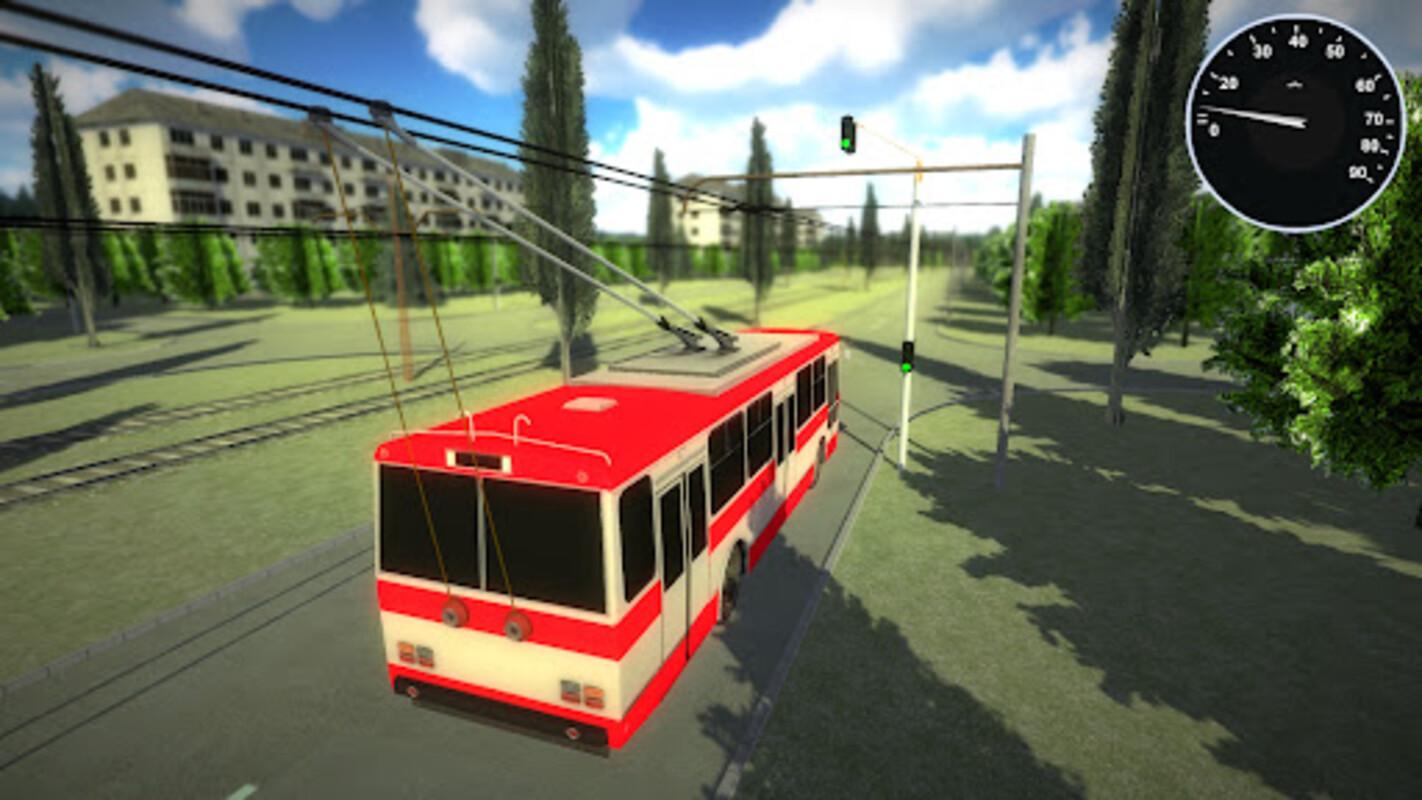This screenshot has height=800, width=1422.
Task: Click the 90 mark on the speedometer
Action: point(1358,172)
